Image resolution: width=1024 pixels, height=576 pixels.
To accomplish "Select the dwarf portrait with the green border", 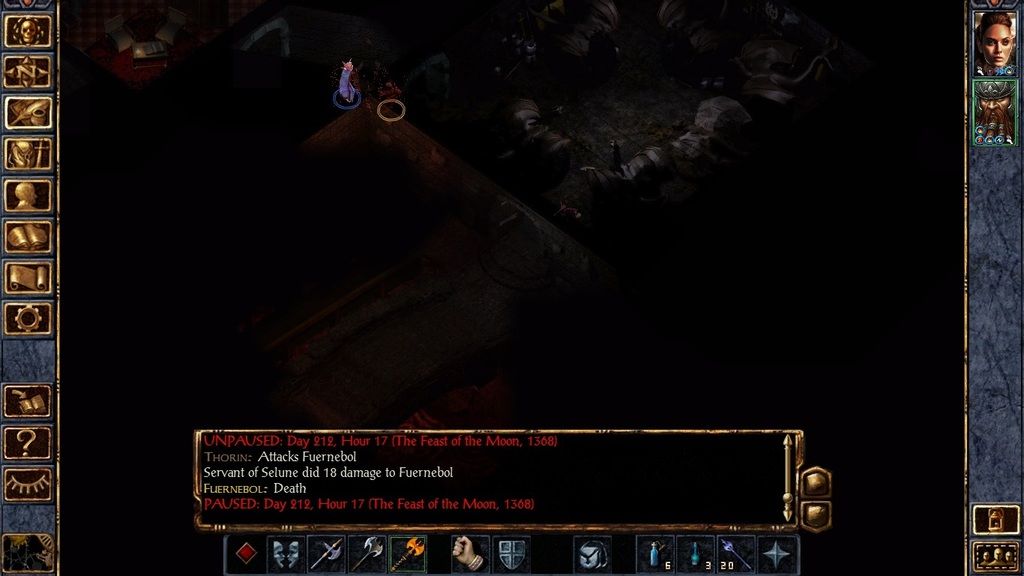I will coord(994,112).
